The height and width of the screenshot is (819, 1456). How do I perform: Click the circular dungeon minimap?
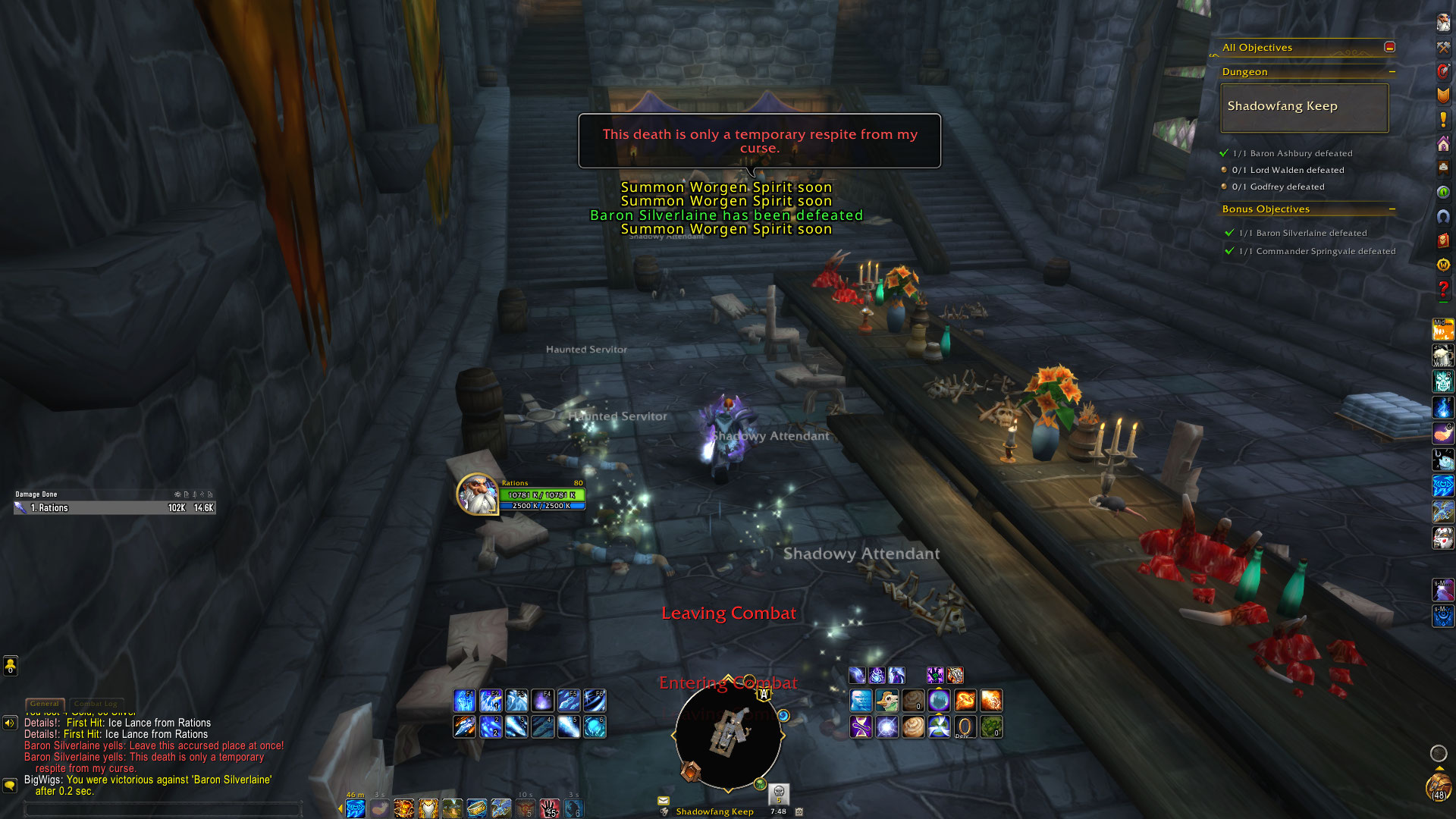(x=728, y=734)
